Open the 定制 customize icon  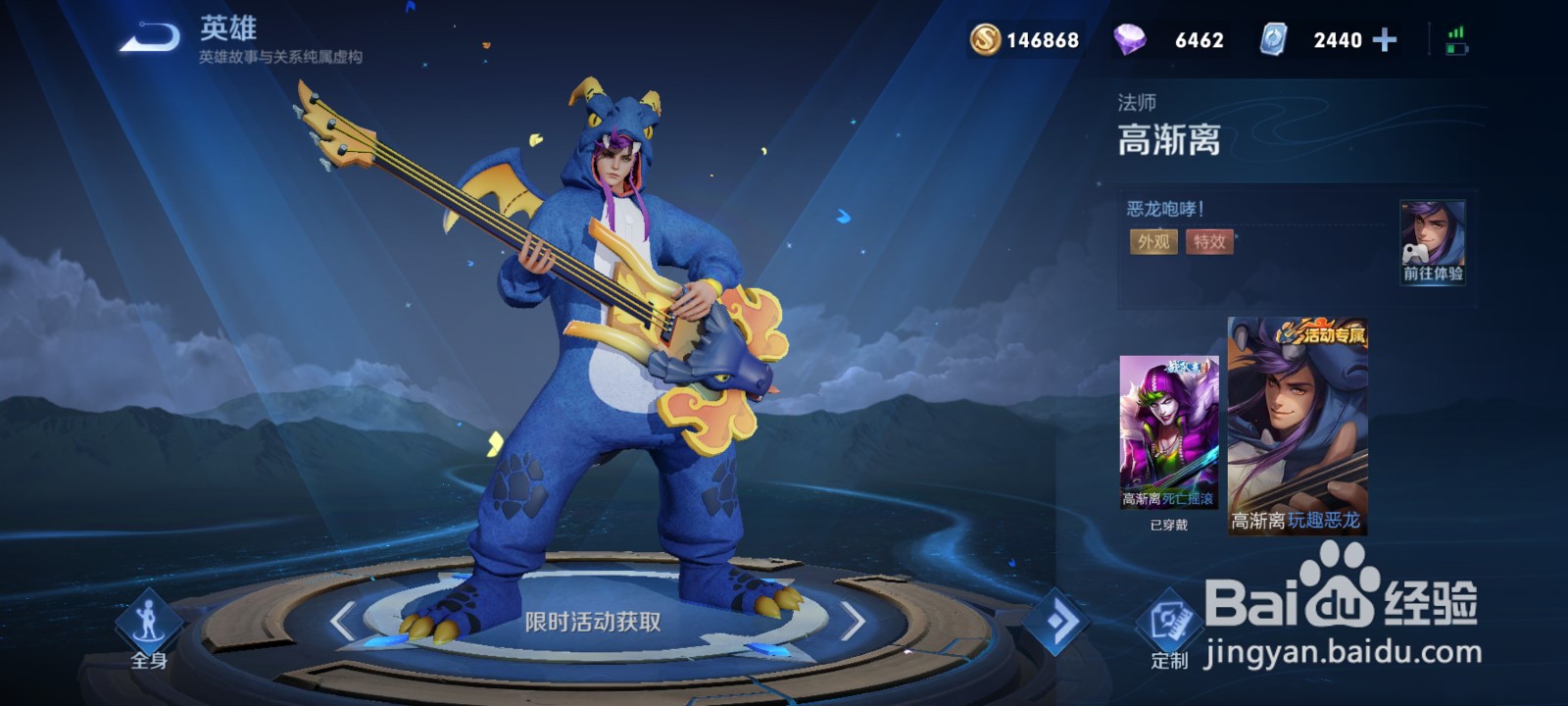(x=1170, y=621)
